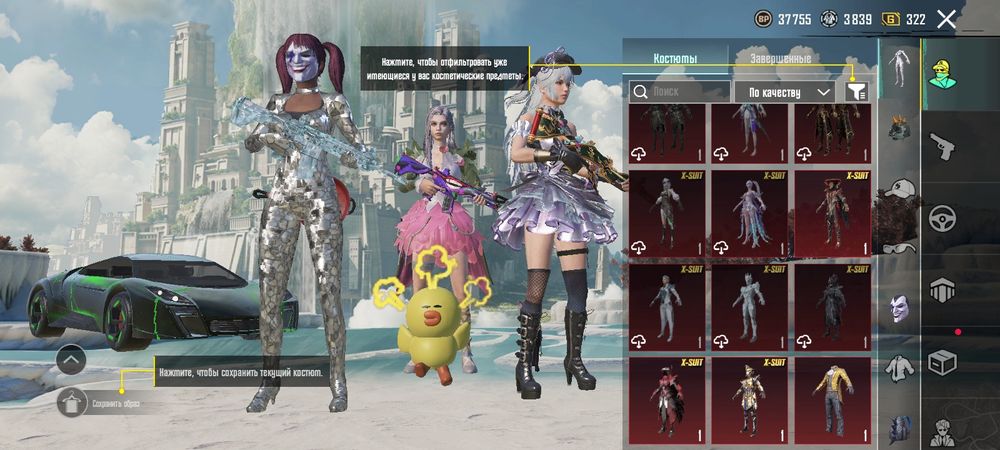Screen dimensions: 1000x450
Task: Open the box crate category
Action: (x=943, y=362)
